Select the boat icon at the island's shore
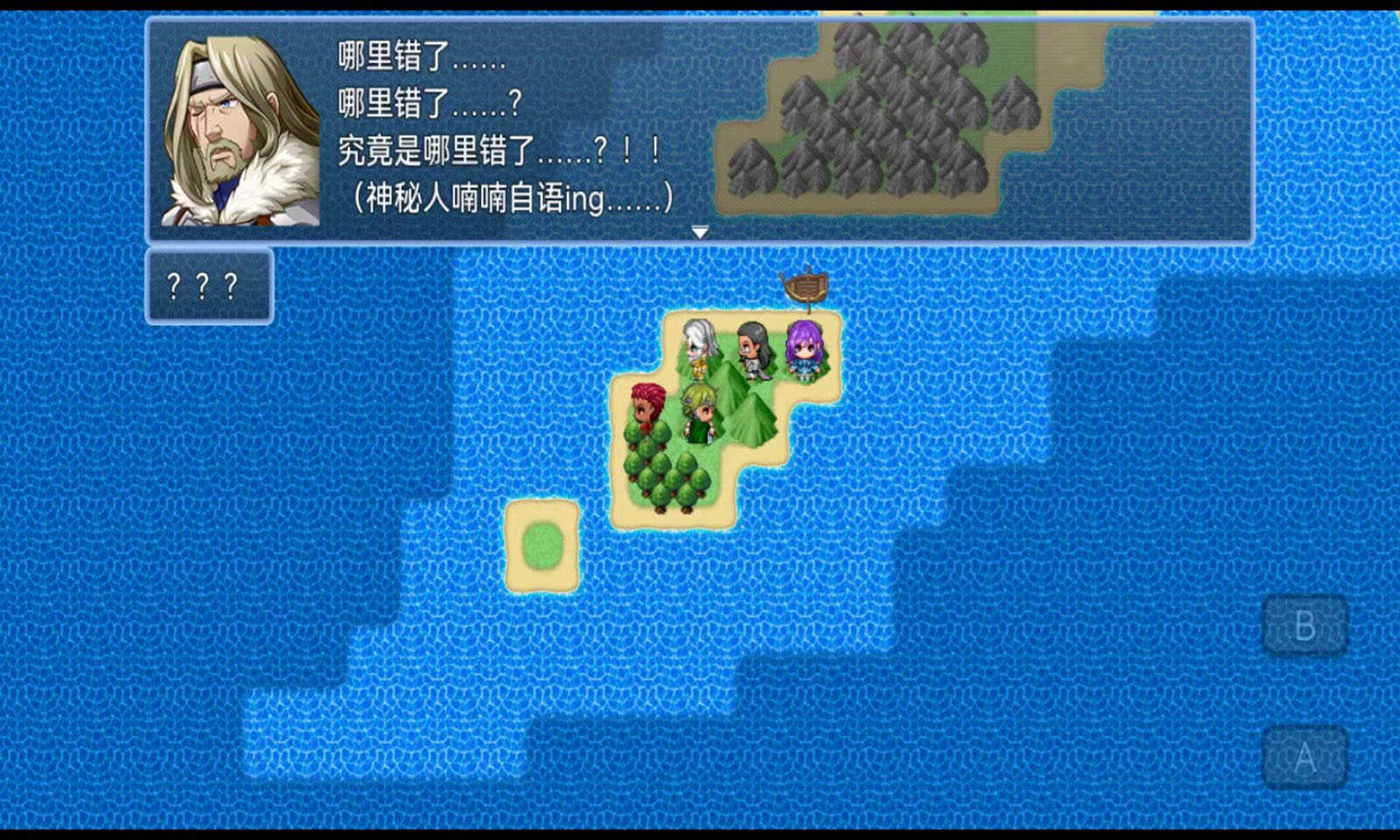1400x840 pixels. point(807,287)
